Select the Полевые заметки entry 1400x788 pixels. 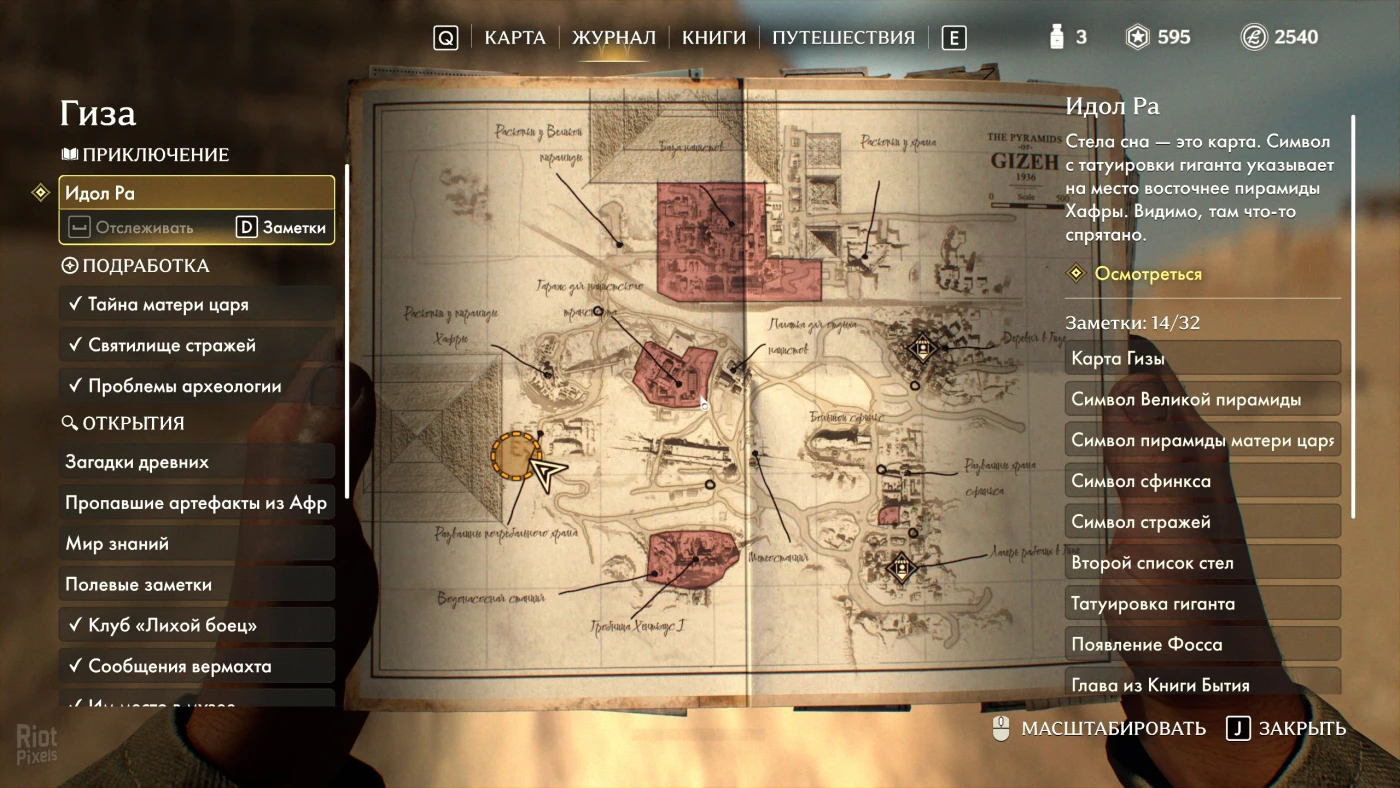pos(196,585)
